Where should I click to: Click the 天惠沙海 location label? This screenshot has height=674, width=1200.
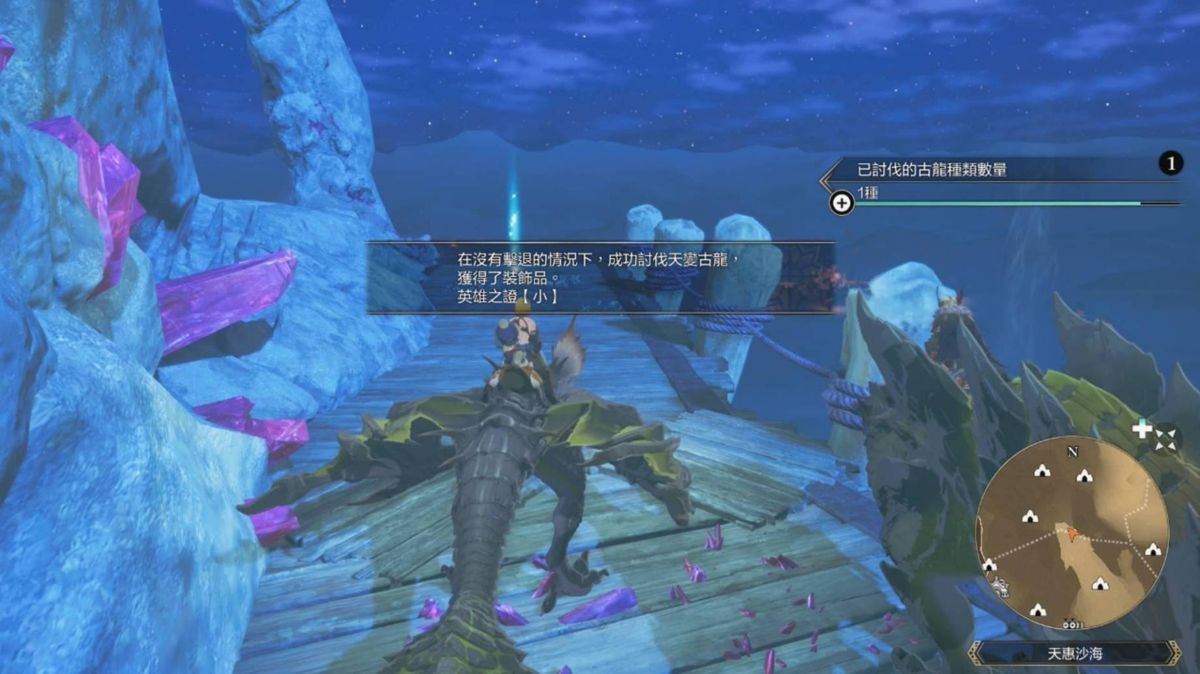(x=1074, y=653)
